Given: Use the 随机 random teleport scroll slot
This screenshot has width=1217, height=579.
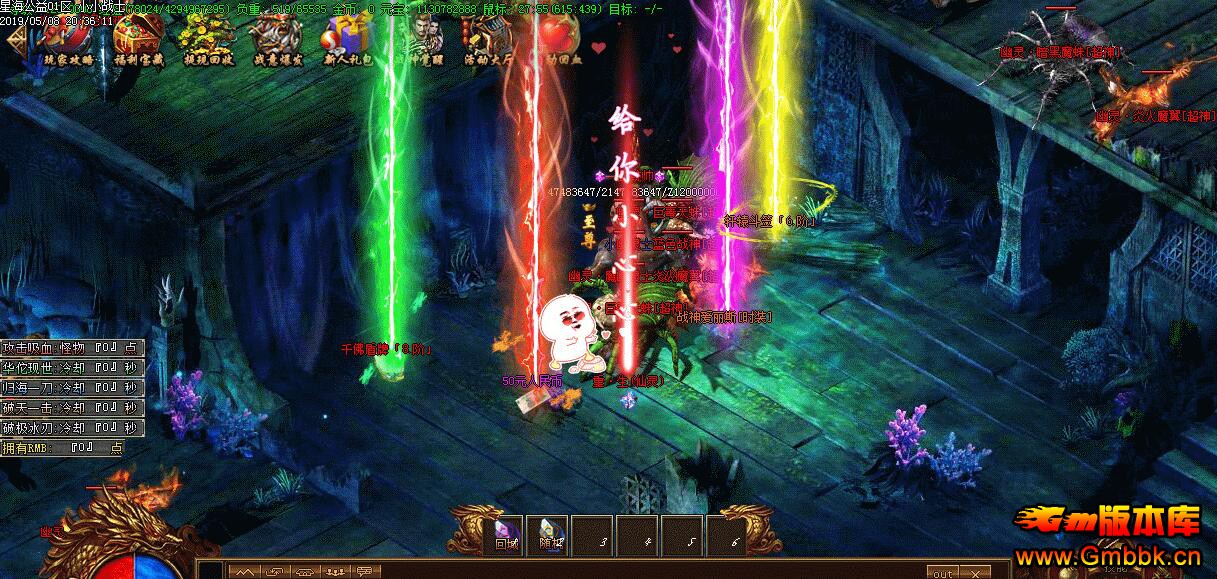Looking at the screenshot, I should (x=549, y=536).
